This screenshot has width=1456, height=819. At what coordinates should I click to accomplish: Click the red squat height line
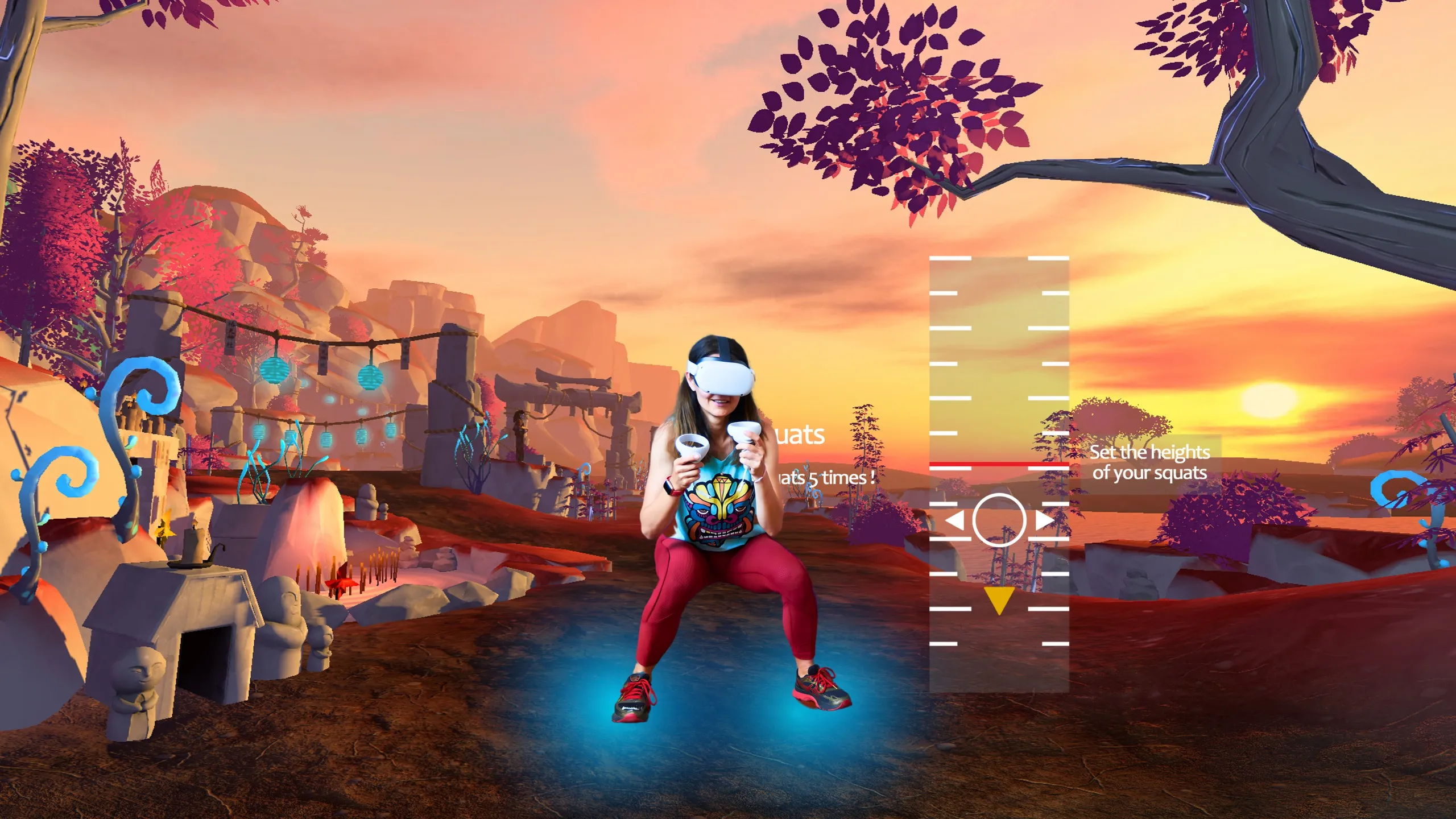click(x=999, y=465)
